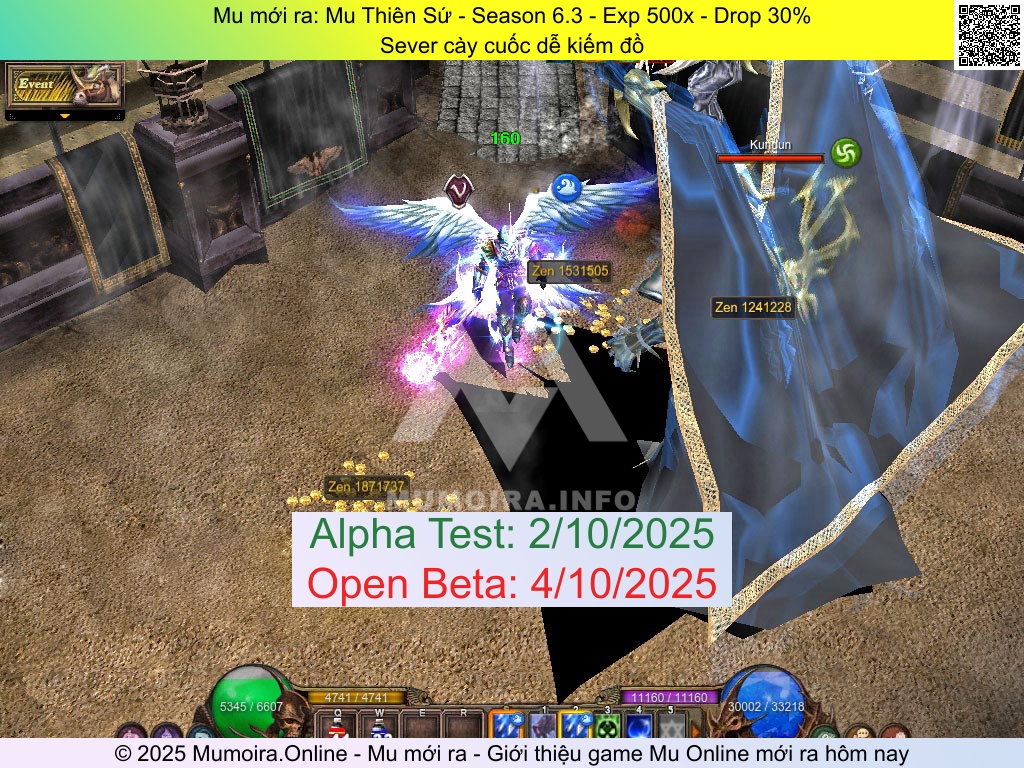This screenshot has width=1024, height=768.
Task: Open the Event banner panel
Action: (64, 86)
